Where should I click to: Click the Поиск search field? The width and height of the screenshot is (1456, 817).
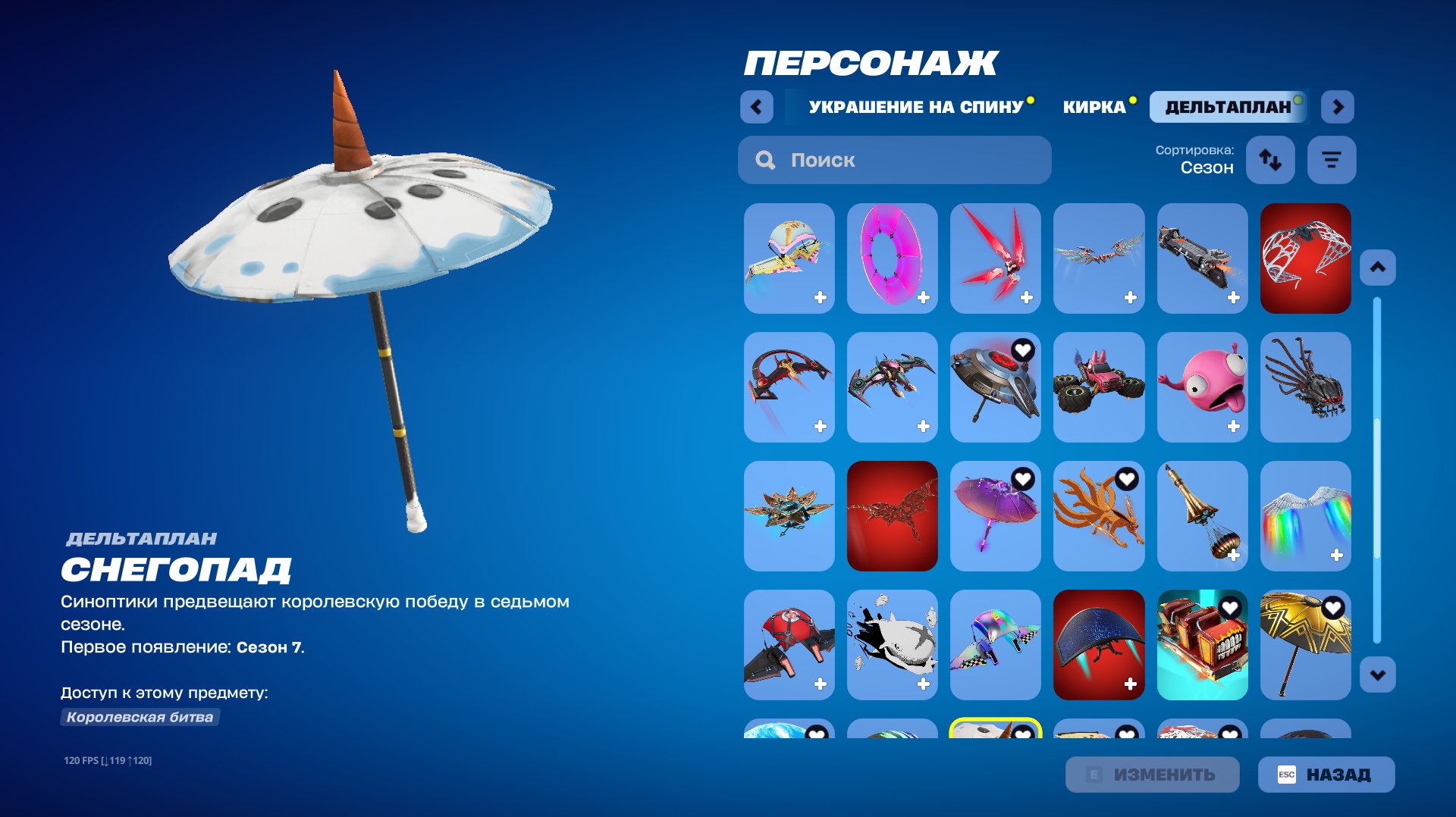[895, 160]
